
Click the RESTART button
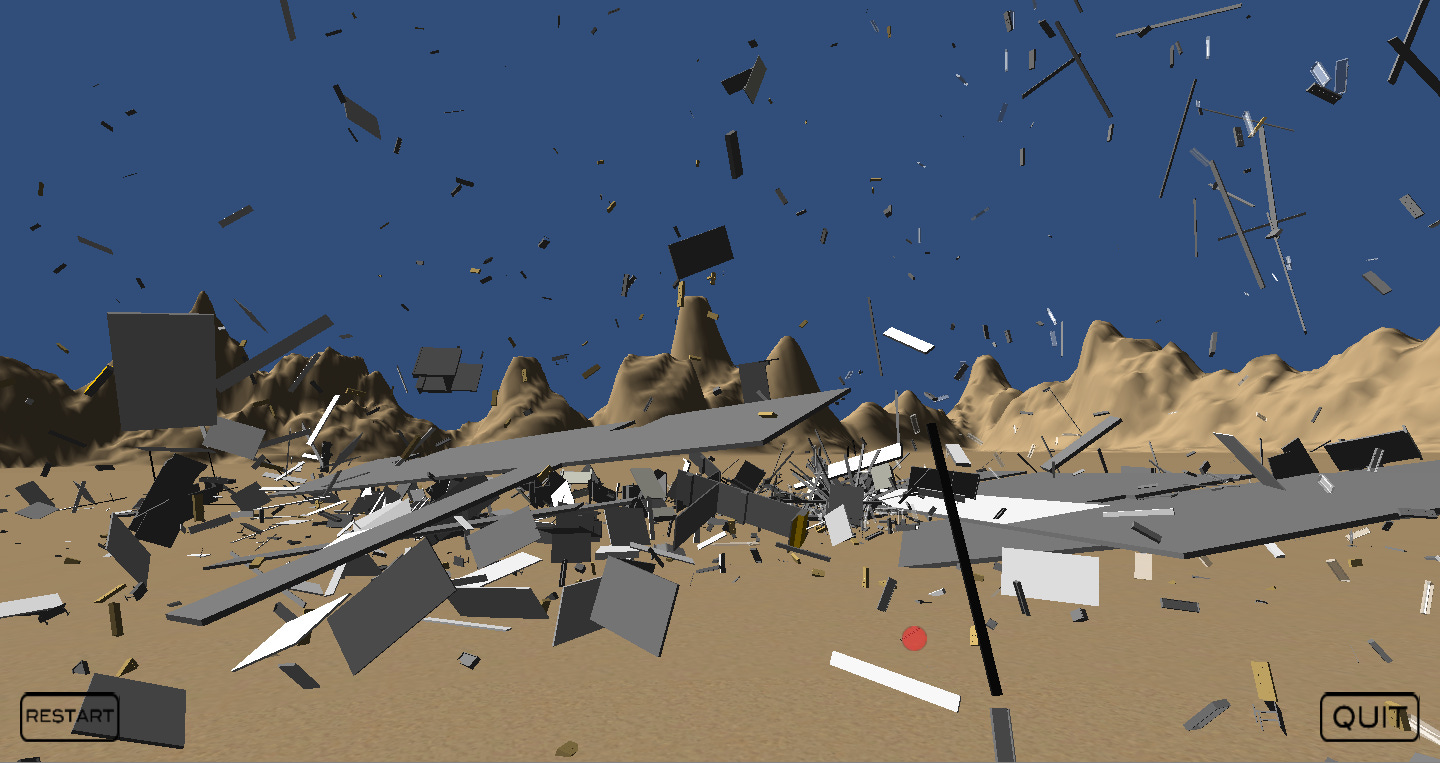coord(69,716)
